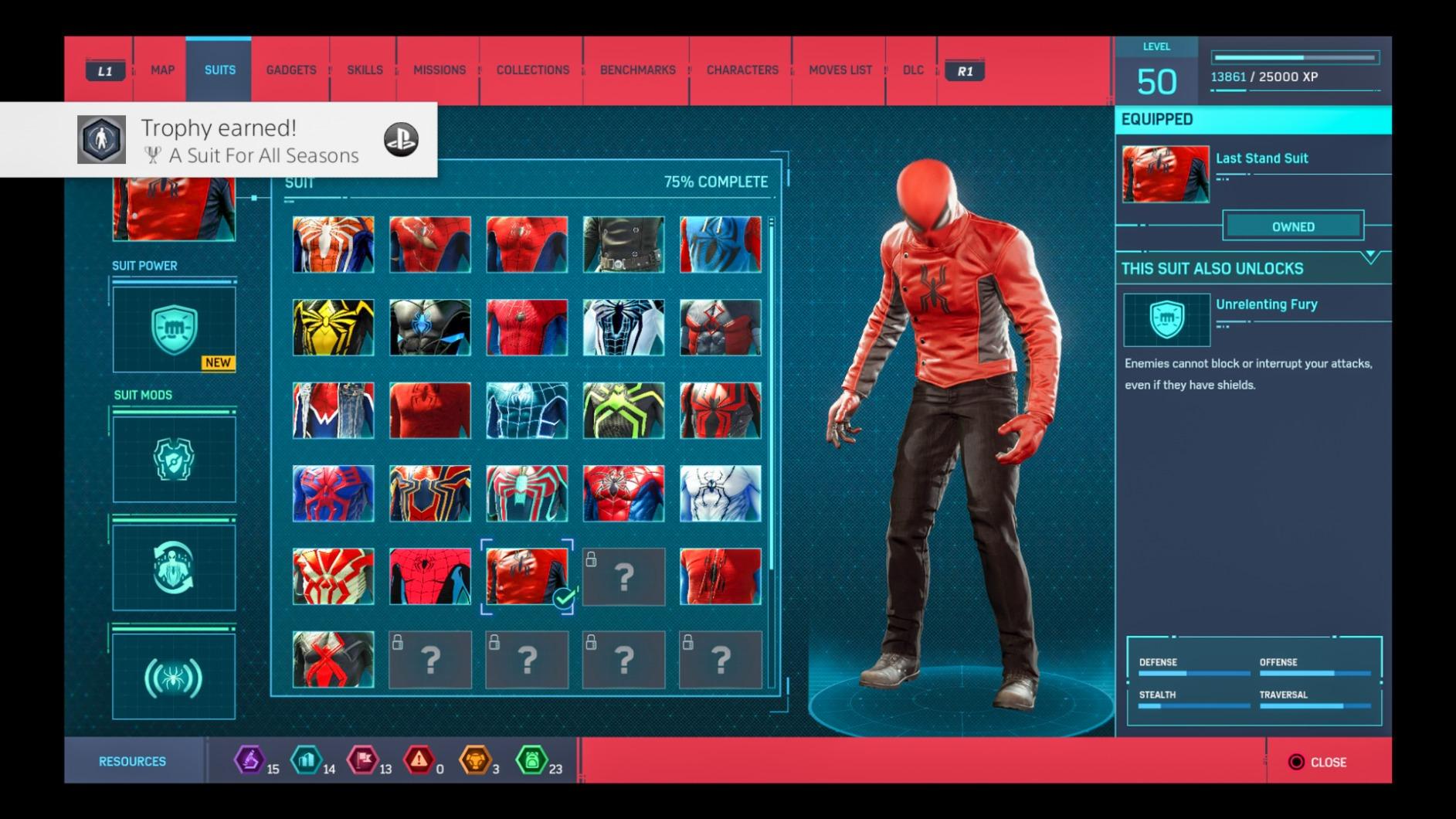Open the Suit Power slot under SUIT POWER
This screenshot has height=819, width=1456.
[x=173, y=331]
